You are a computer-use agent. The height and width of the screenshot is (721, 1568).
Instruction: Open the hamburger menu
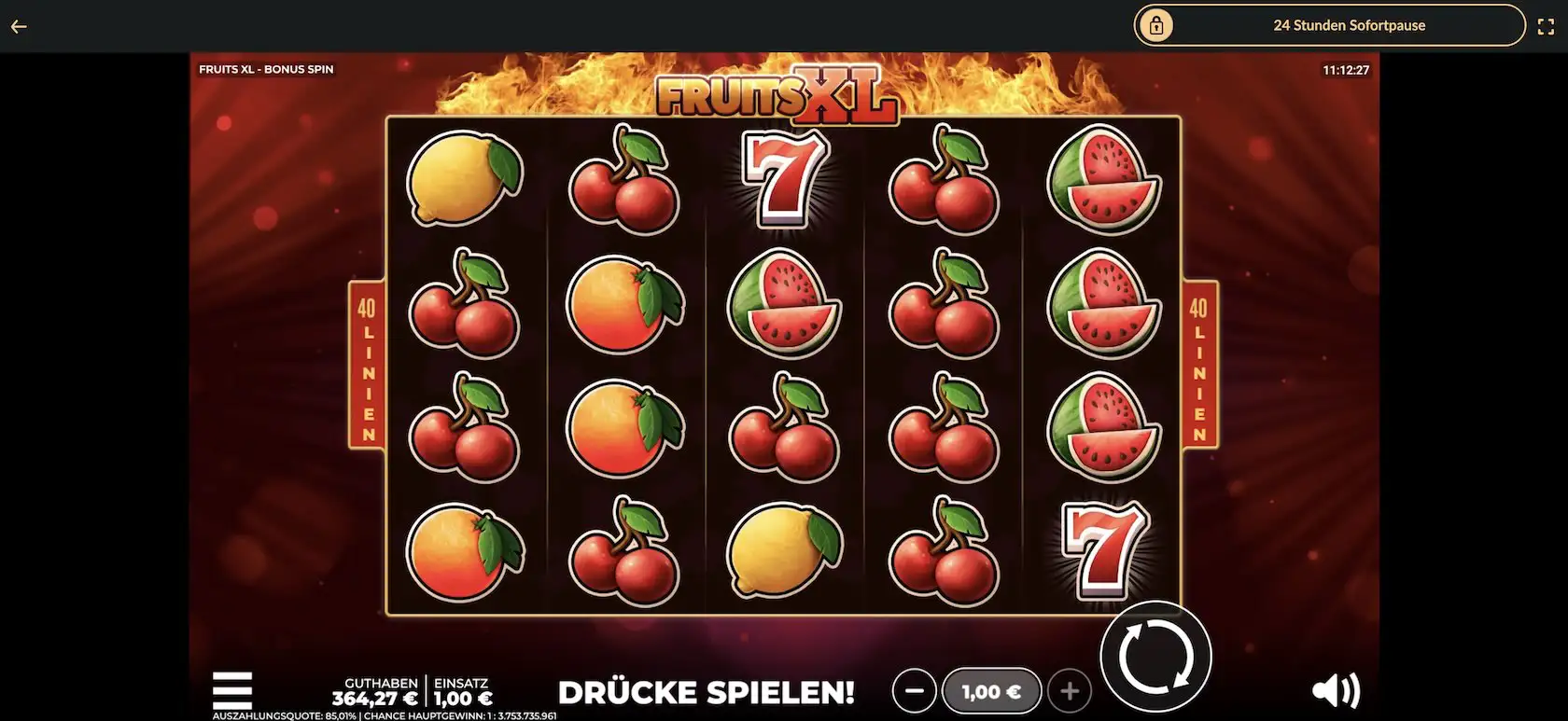(232, 688)
